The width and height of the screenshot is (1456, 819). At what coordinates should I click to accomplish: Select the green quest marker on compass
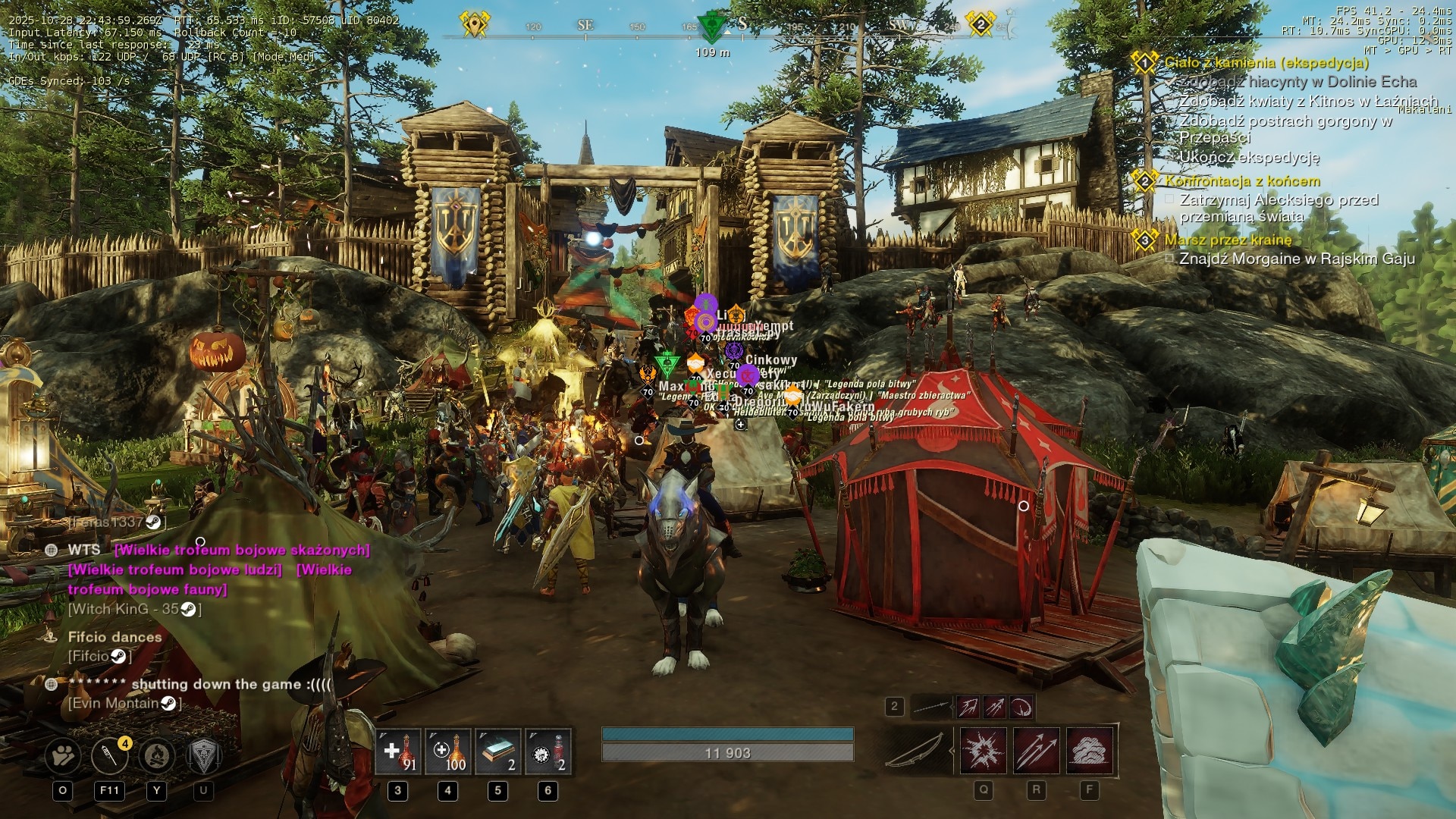[x=711, y=26]
